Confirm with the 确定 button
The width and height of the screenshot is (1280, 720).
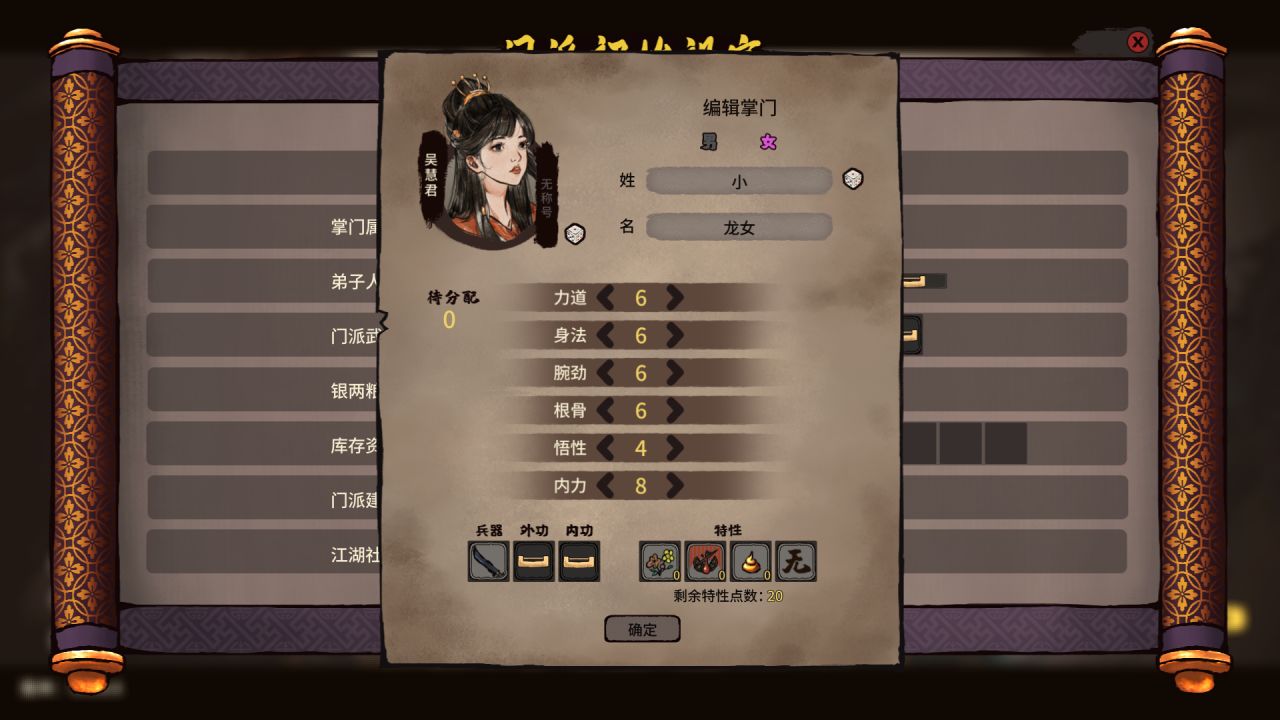coord(642,629)
